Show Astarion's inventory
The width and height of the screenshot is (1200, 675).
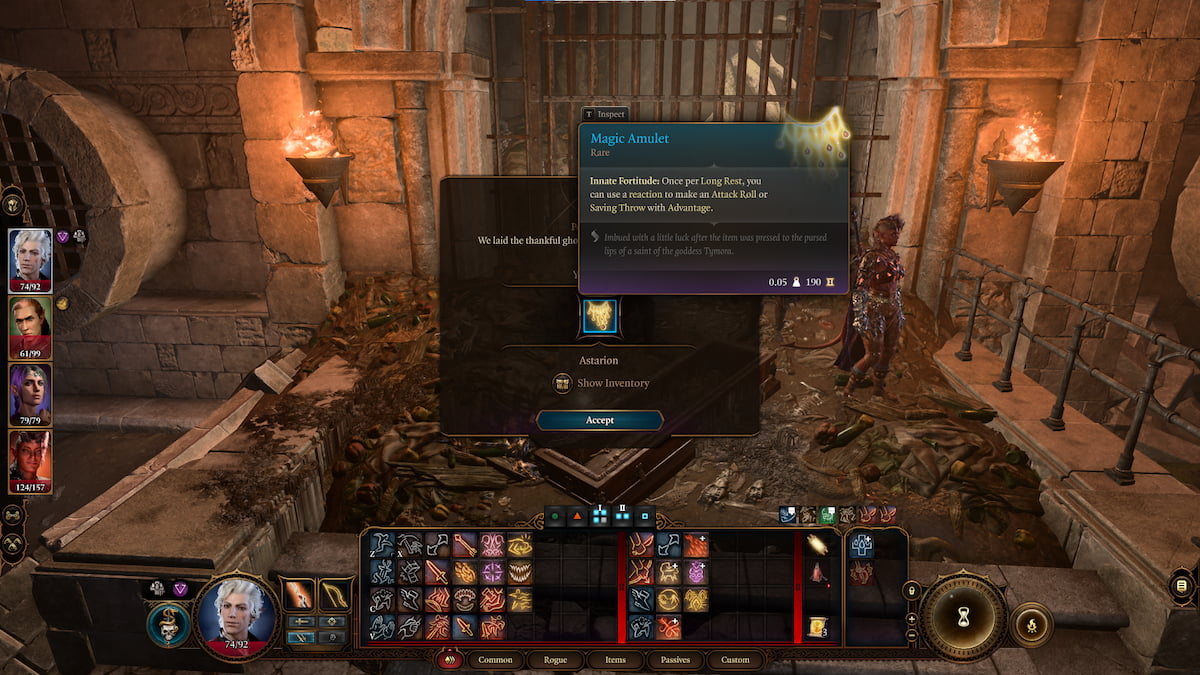point(602,383)
